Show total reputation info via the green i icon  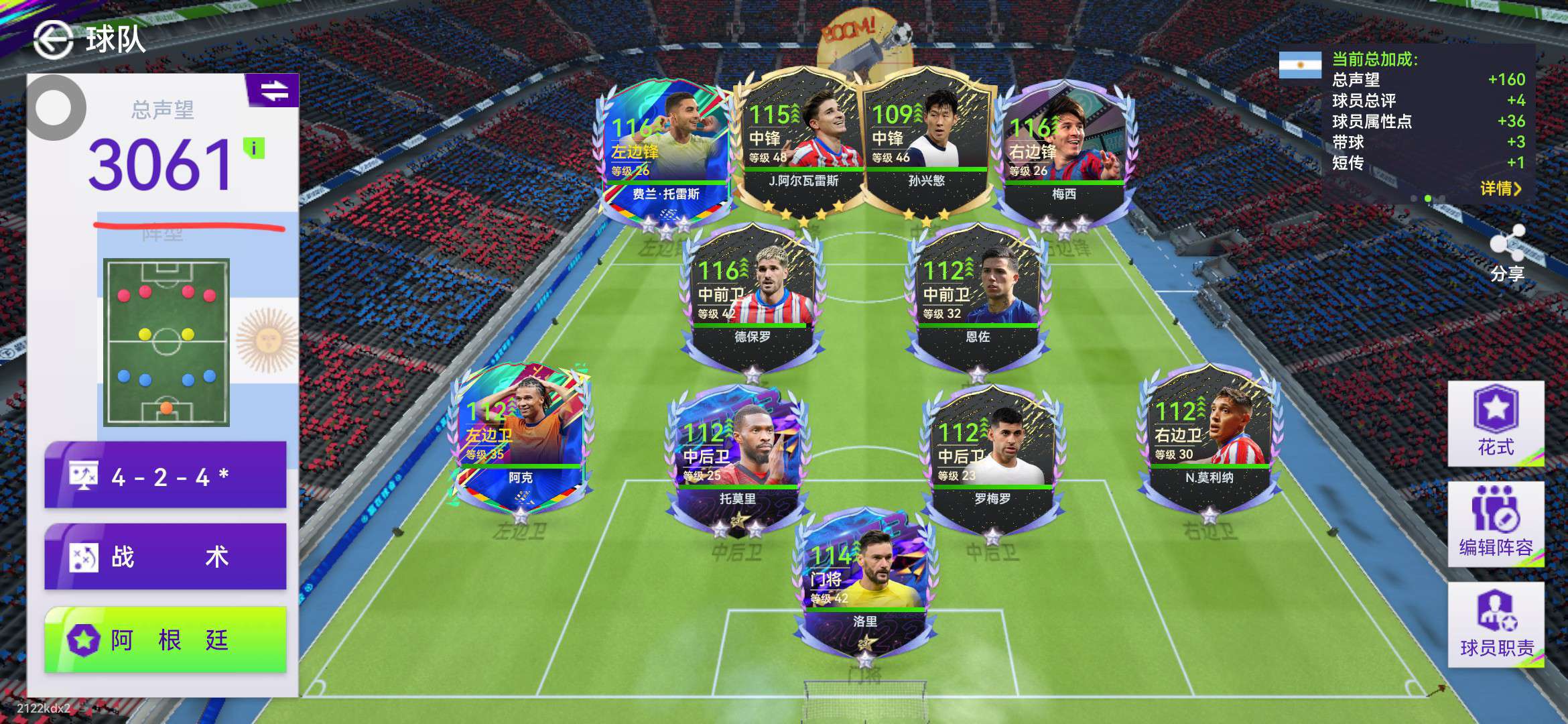coord(254,148)
